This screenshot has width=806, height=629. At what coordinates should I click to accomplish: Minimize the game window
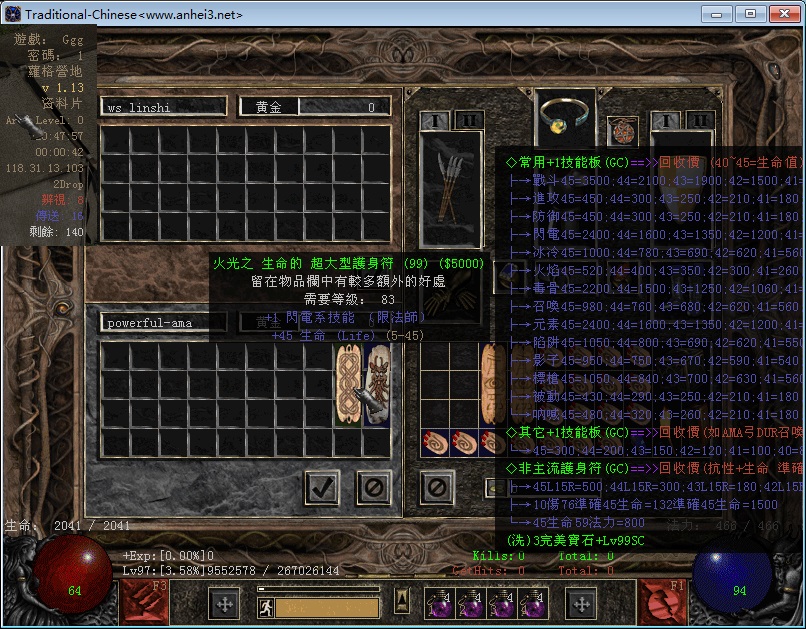click(x=716, y=14)
